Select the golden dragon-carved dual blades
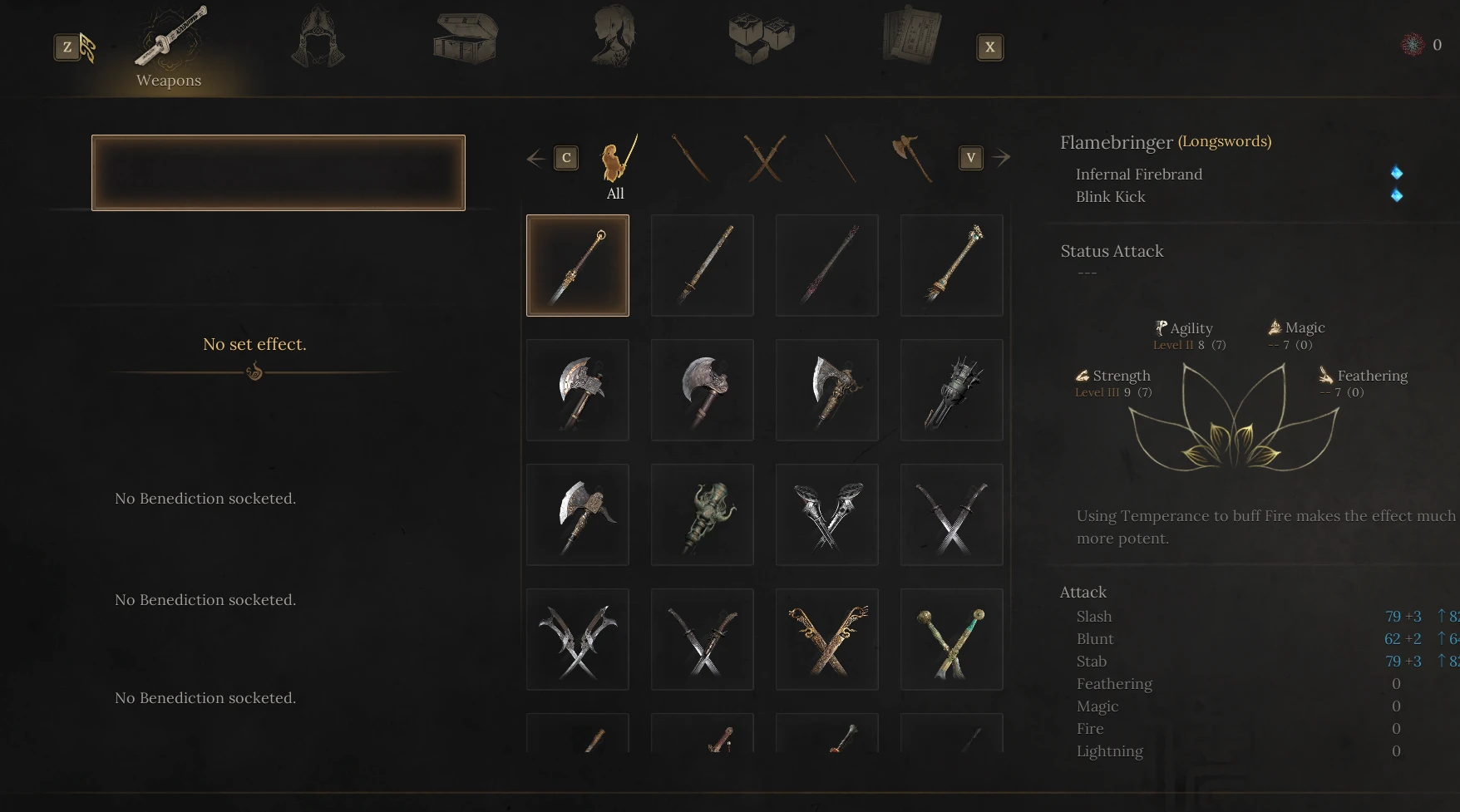1460x812 pixels. [827, 639]
